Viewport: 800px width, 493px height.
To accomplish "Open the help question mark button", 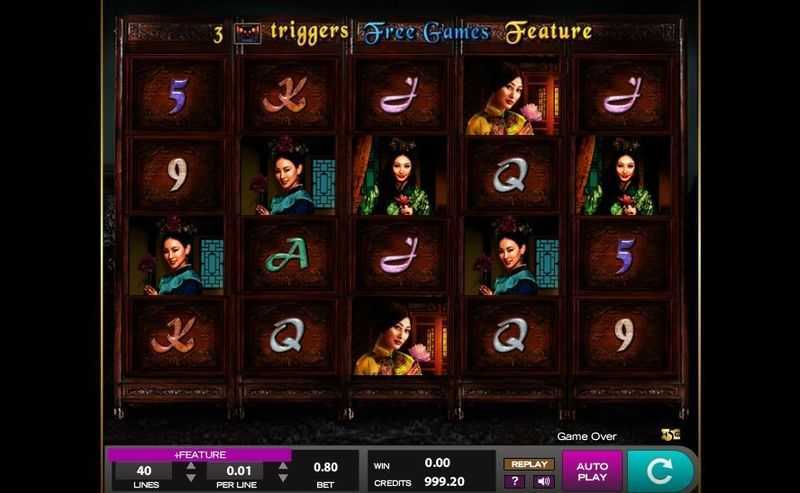I will 517,481.
